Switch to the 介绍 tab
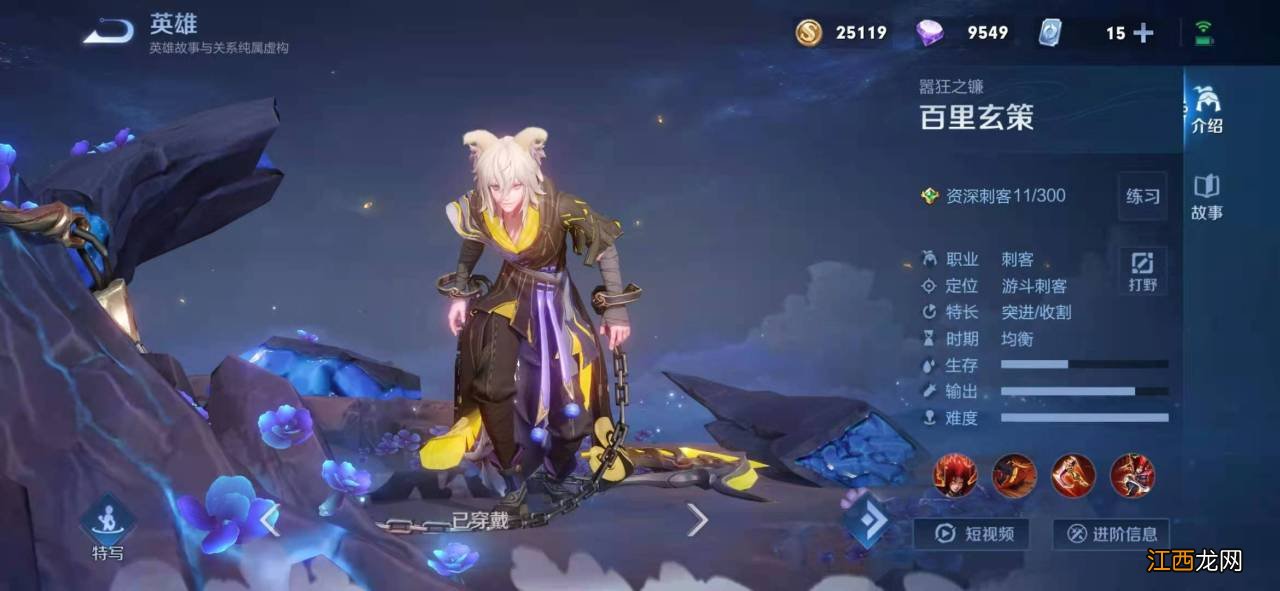This screenshot has width=1280, height=591. 1206,110
